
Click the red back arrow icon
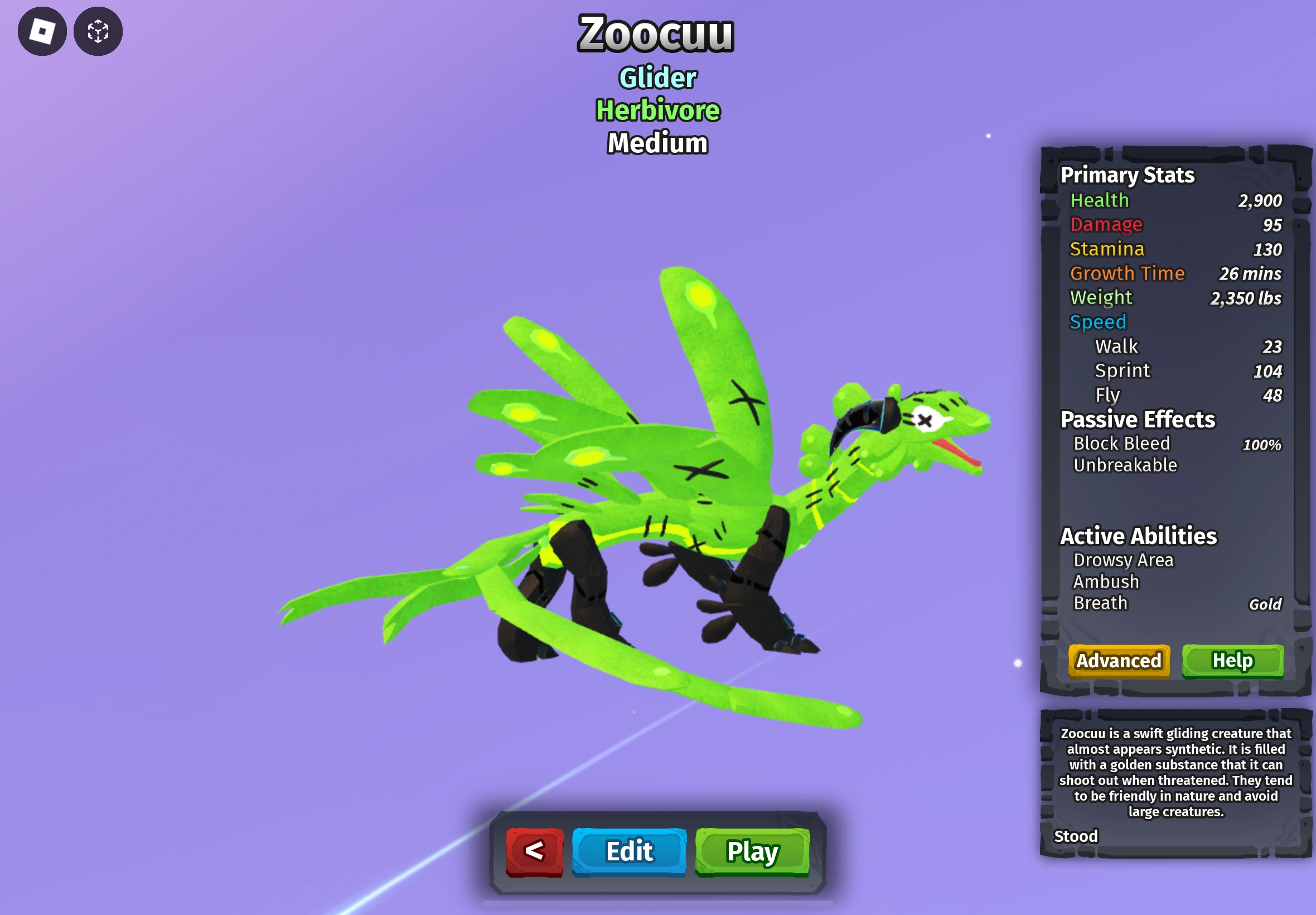pos(535,852)
